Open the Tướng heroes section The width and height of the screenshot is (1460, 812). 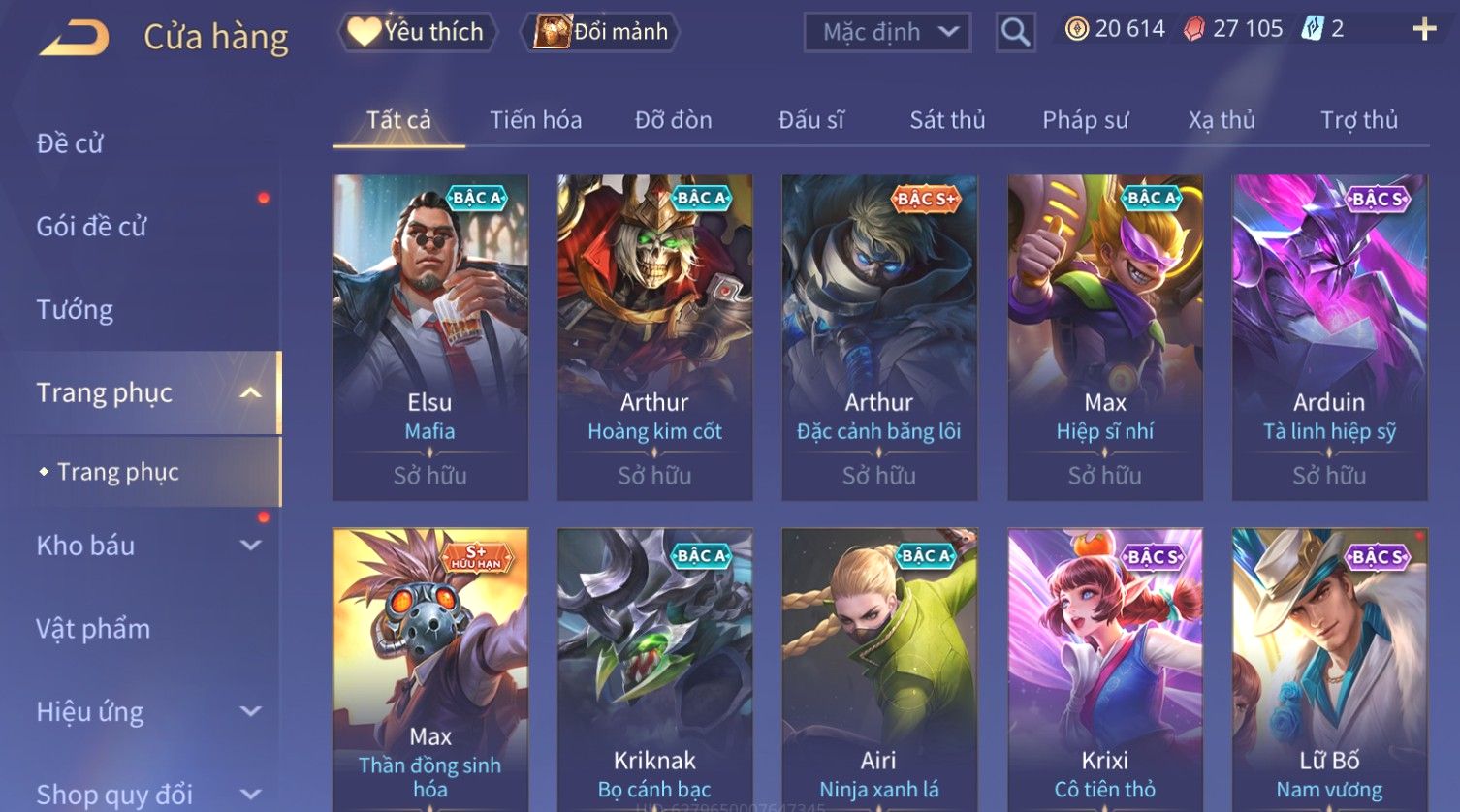pos(75,310)
